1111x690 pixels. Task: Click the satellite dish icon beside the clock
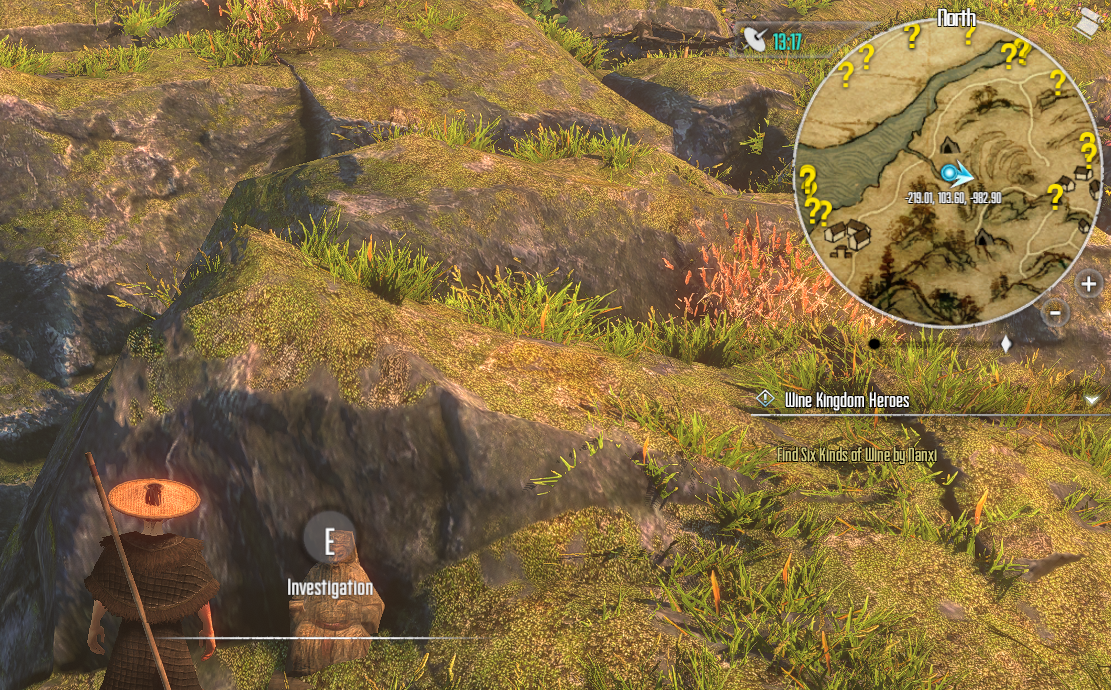pyautogui.click(x=755, y=41)
